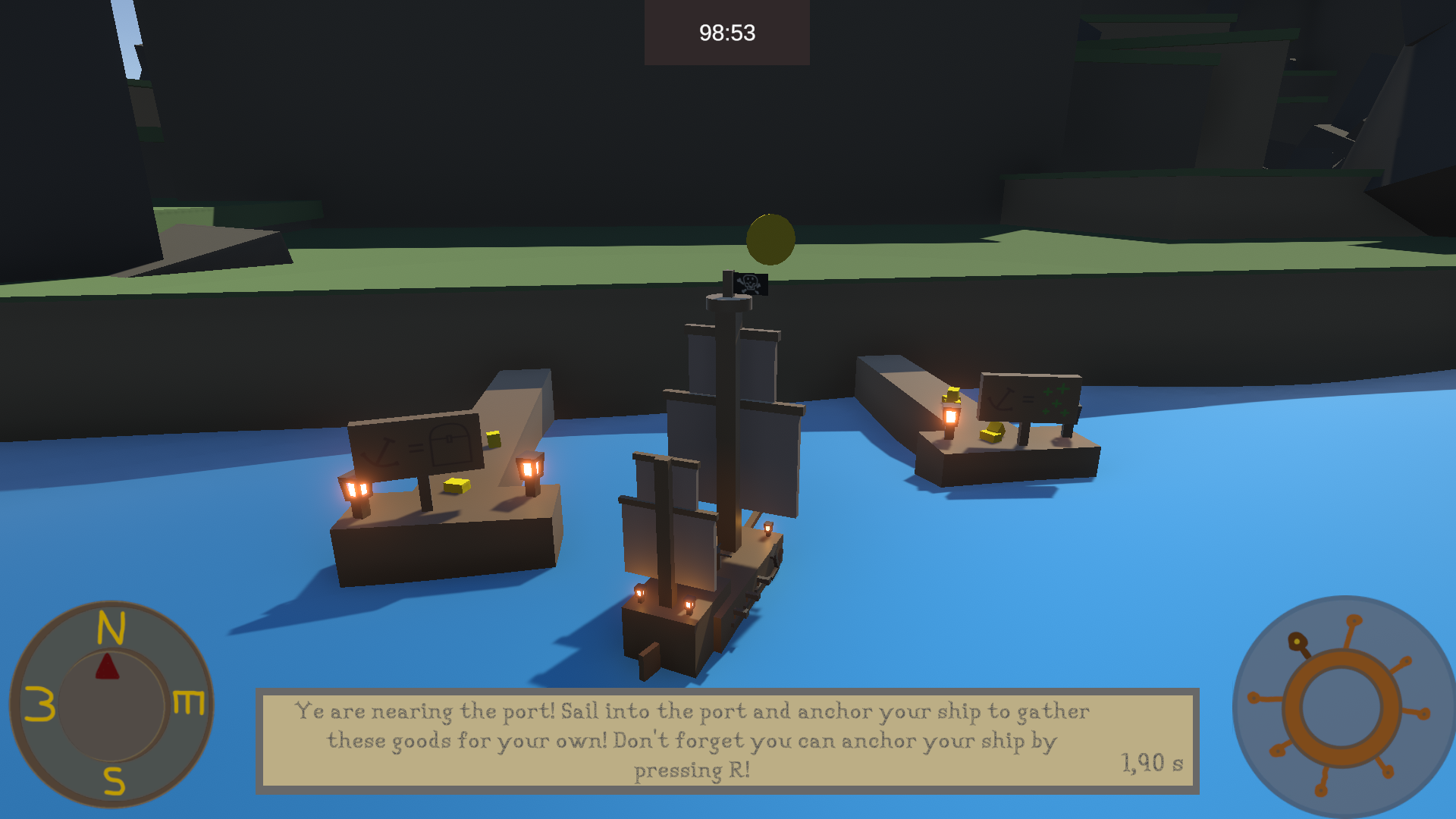Click the ship's steering wheel control
The image size is (1456, 819).
(1341, 707)
